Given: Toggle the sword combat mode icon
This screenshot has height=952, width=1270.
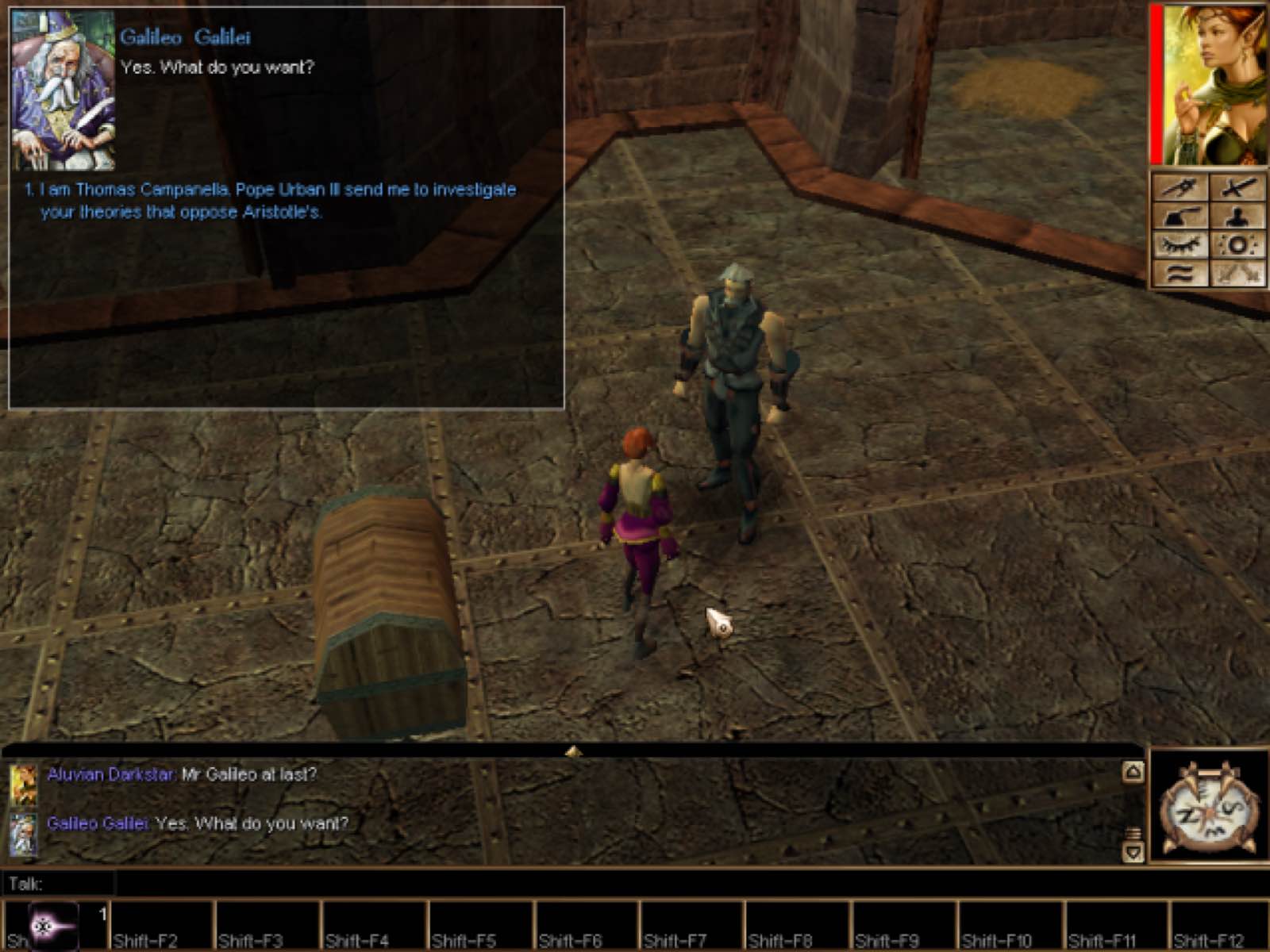Looking at the screenshot, I should [x=1237, y=187].
